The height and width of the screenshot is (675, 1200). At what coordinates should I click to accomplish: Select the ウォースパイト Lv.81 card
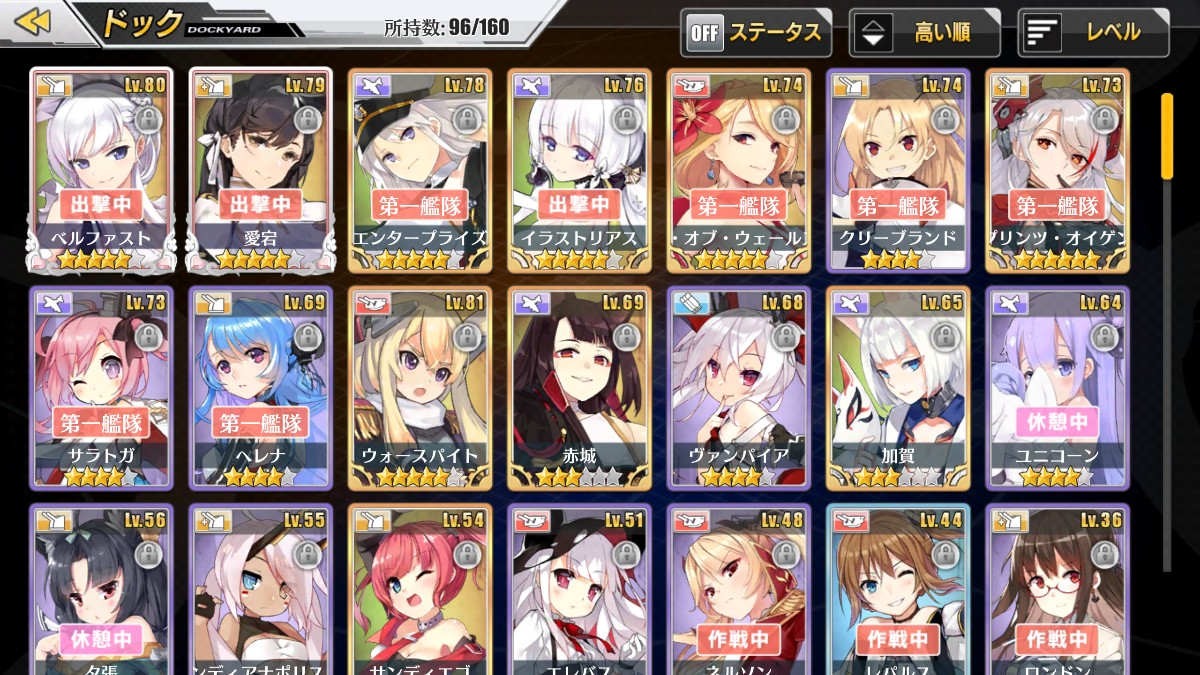tap(420, 388)
